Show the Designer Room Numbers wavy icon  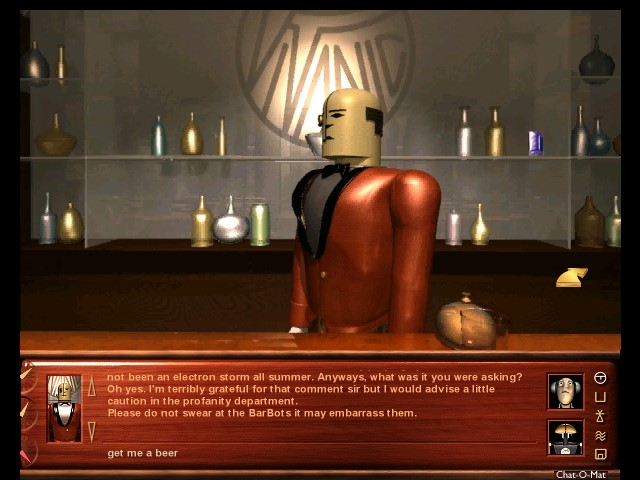click(x=600, y=435)
